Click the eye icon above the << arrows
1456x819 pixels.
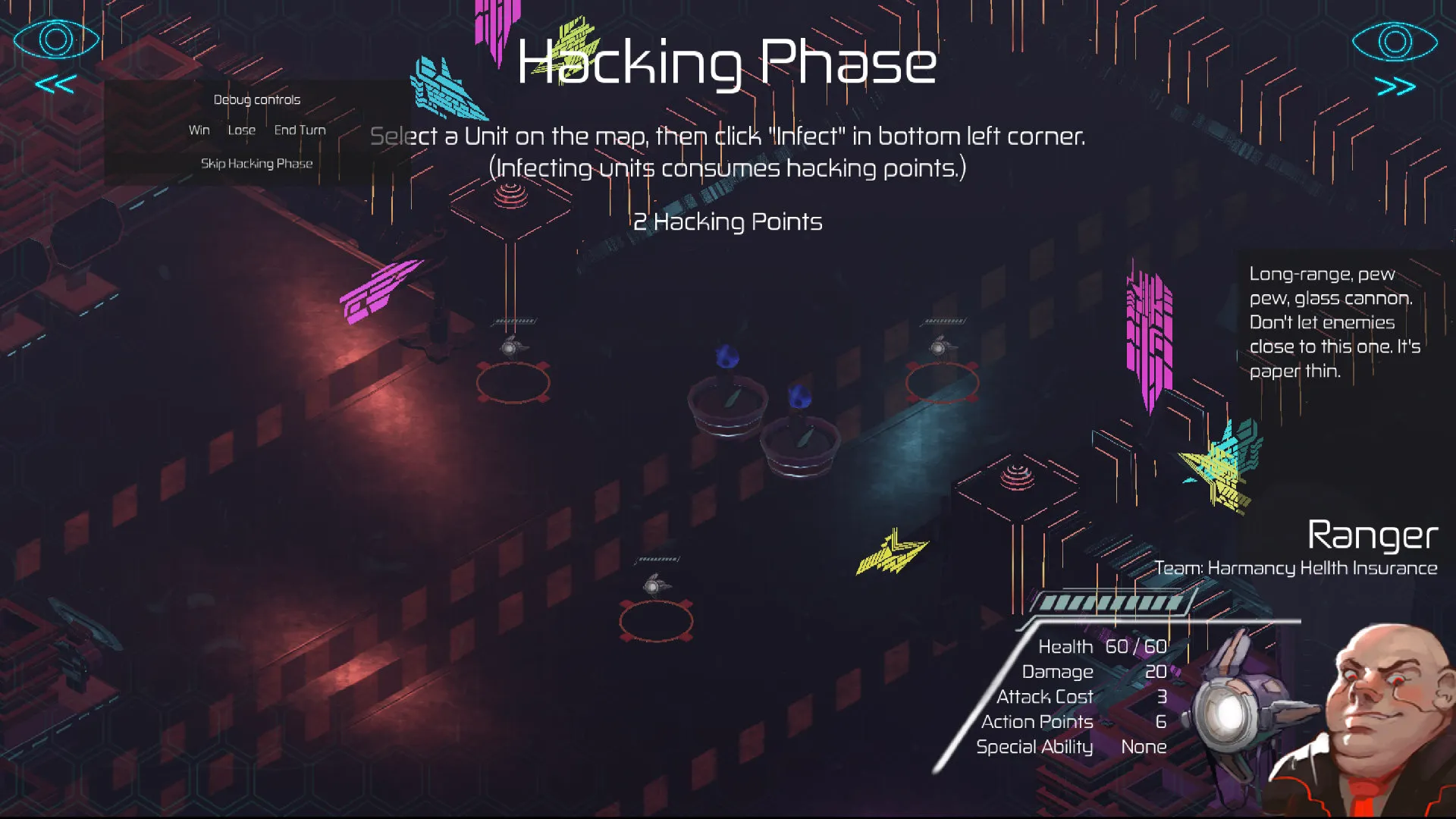(56, 39)
